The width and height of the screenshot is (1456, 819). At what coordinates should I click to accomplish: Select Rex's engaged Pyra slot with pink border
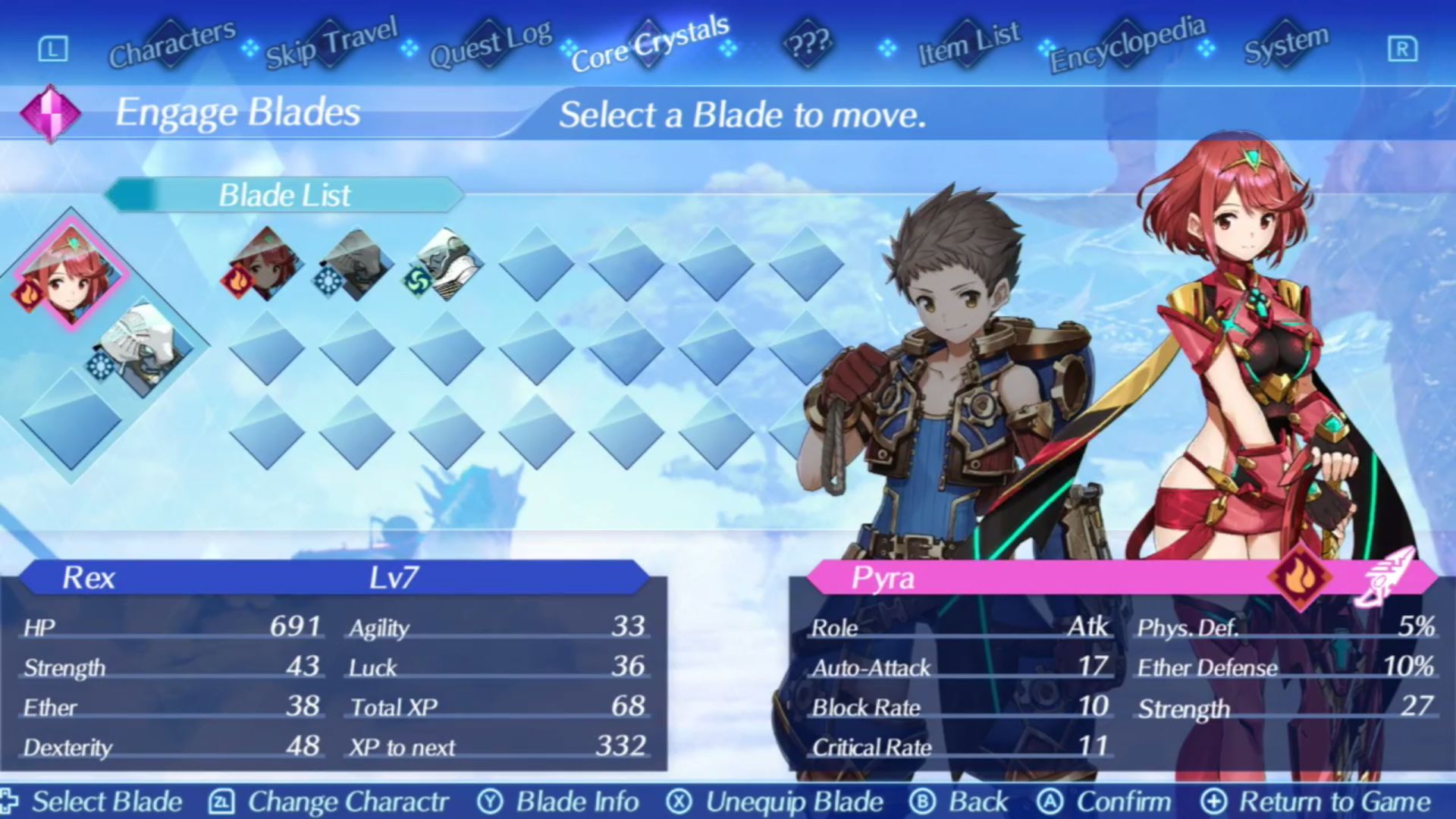tap(71, 273)
